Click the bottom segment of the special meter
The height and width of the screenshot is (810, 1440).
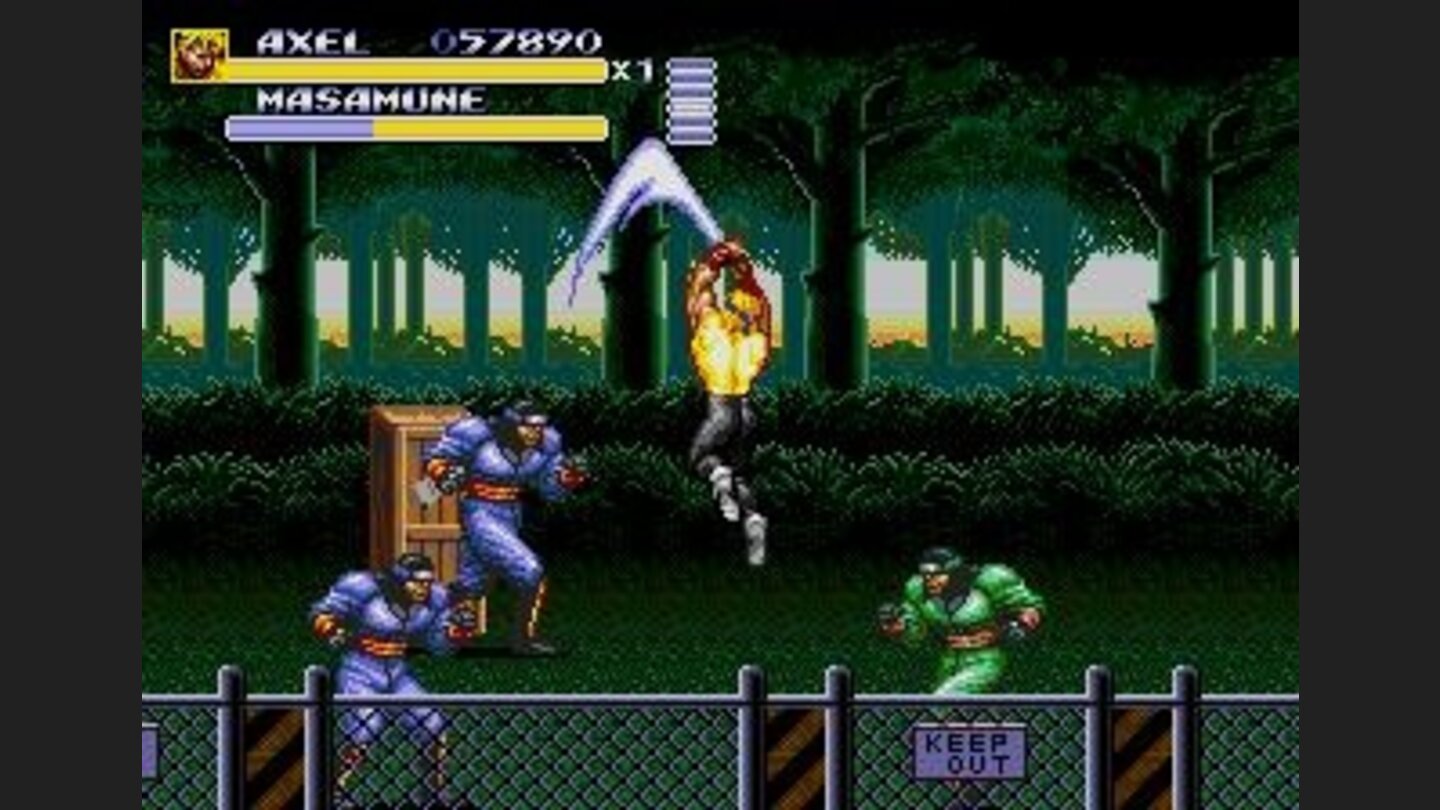click(690, 135)
